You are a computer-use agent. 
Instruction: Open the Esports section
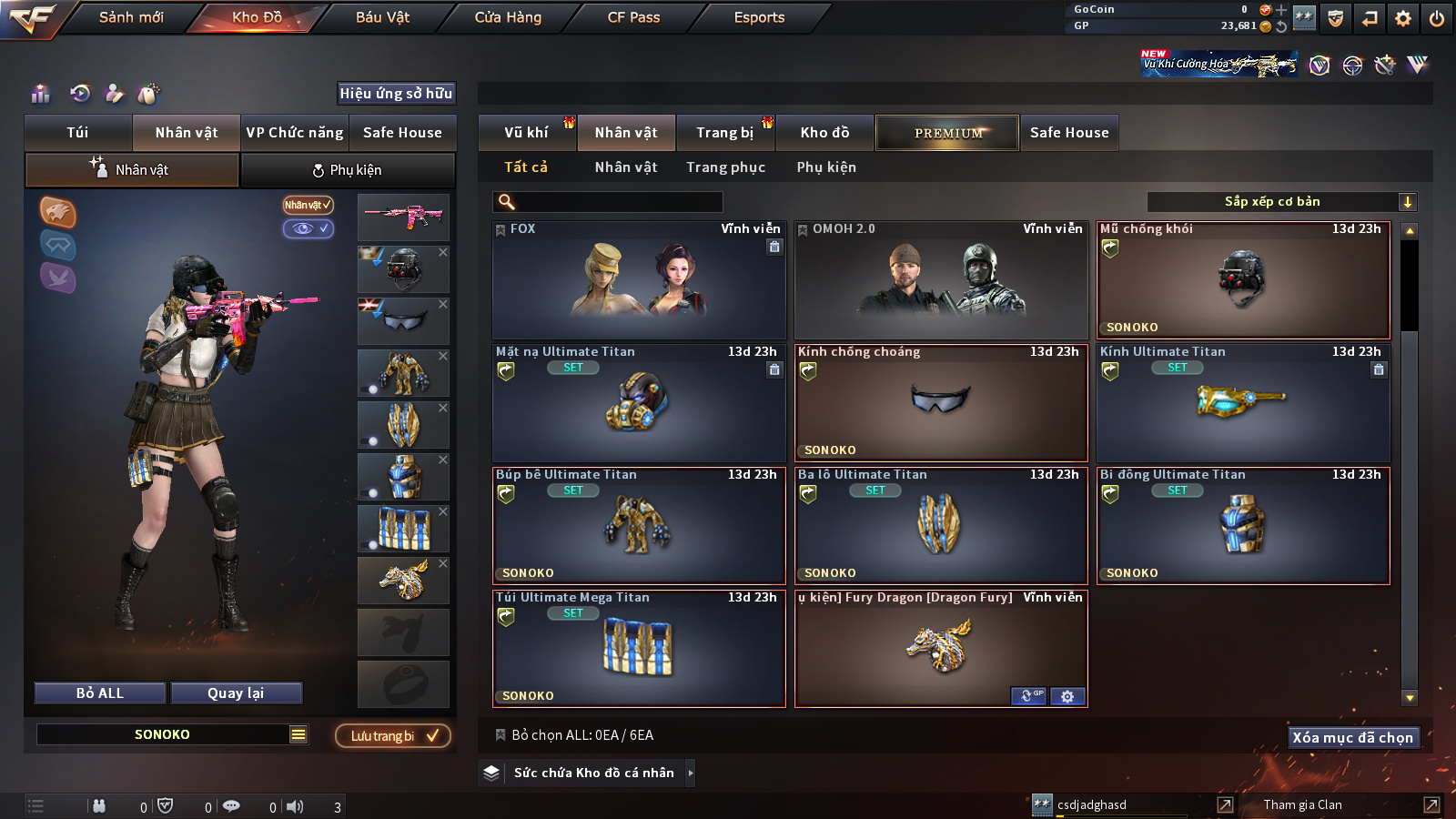[x=759, y=17]
